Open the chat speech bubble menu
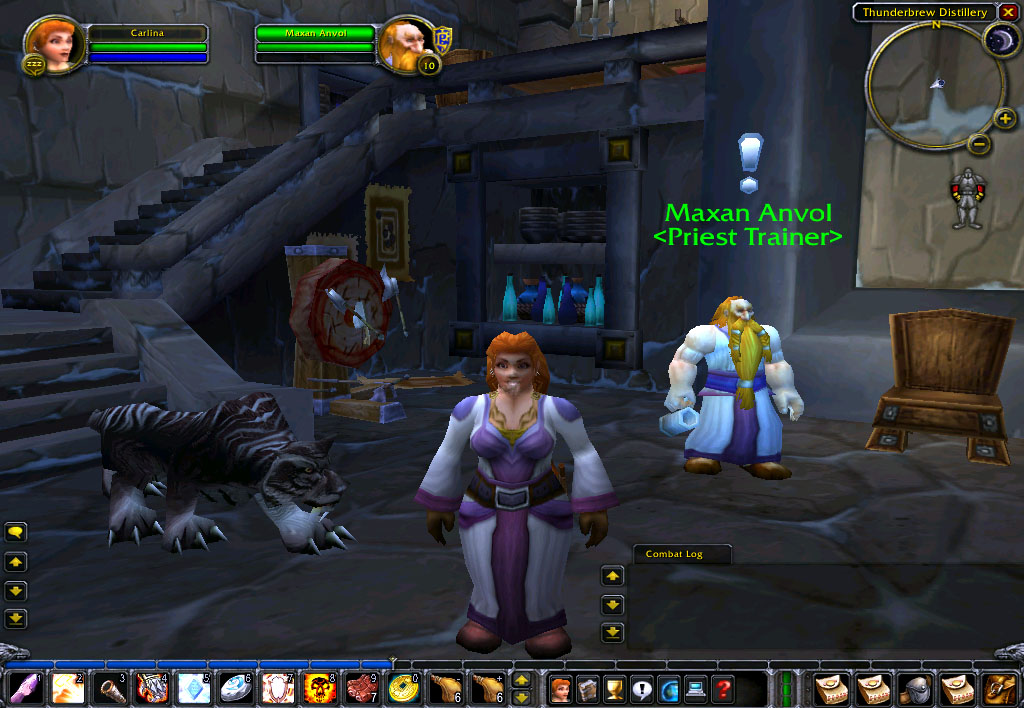Image resolution: width=1024 pixels, height=708 pixels. [x=16, y=532]
